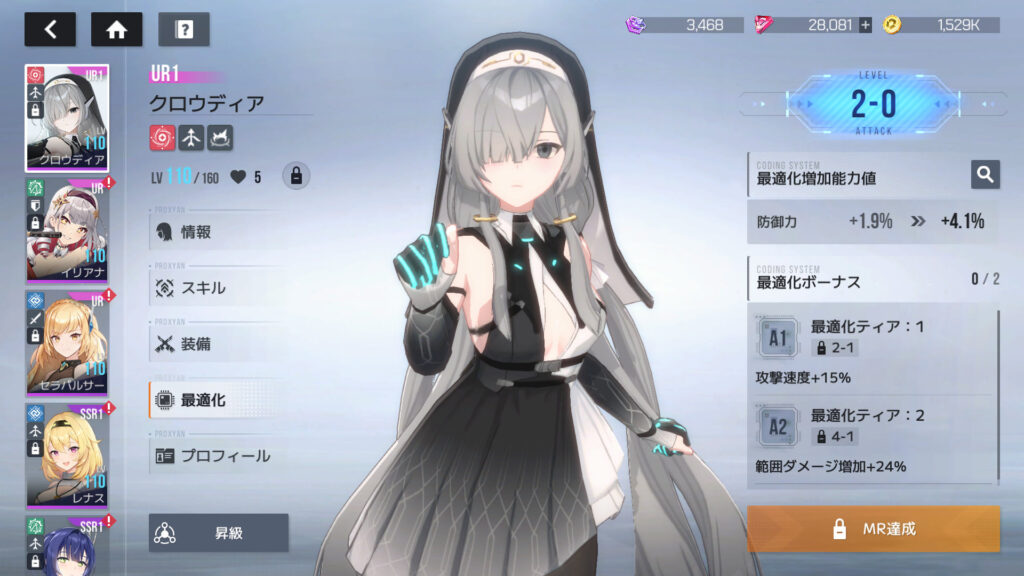Image resolution: width=1024 pixels, height=576 pixels.
Task: Click the MR達成 button
Action: [x=873, y=528]
